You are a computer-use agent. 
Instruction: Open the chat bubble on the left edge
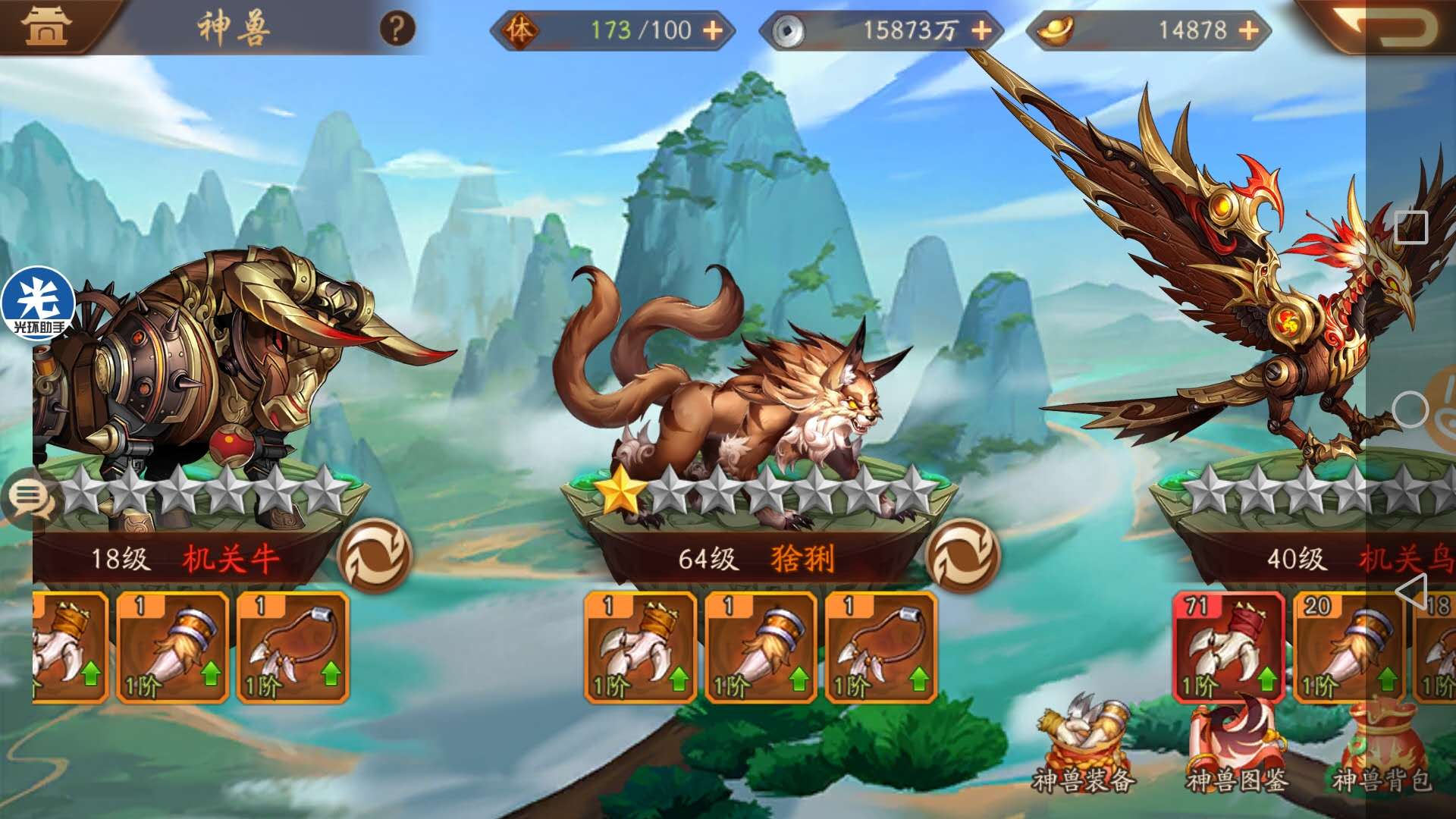[x=28, y=497]
